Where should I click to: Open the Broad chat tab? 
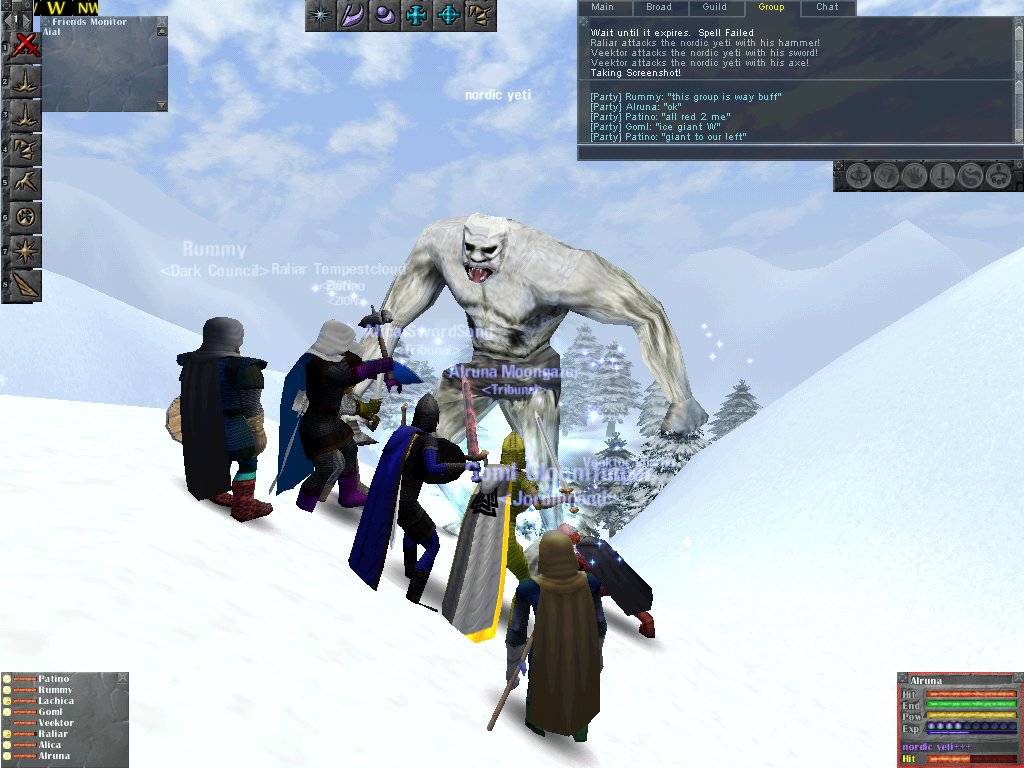[x=658, y=7]
